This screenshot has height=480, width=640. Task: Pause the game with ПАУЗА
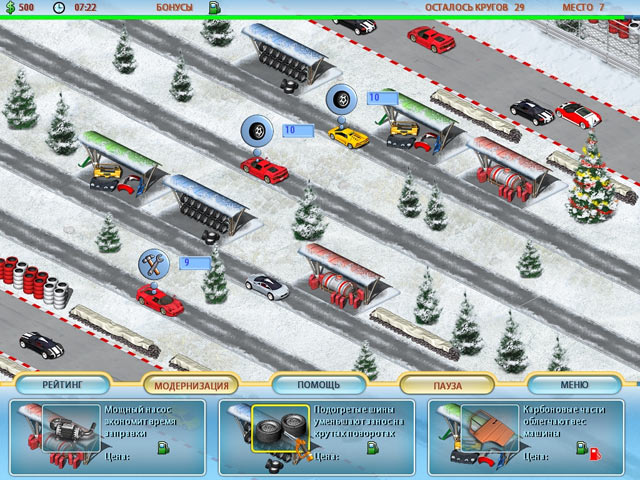tap(447, 385)
